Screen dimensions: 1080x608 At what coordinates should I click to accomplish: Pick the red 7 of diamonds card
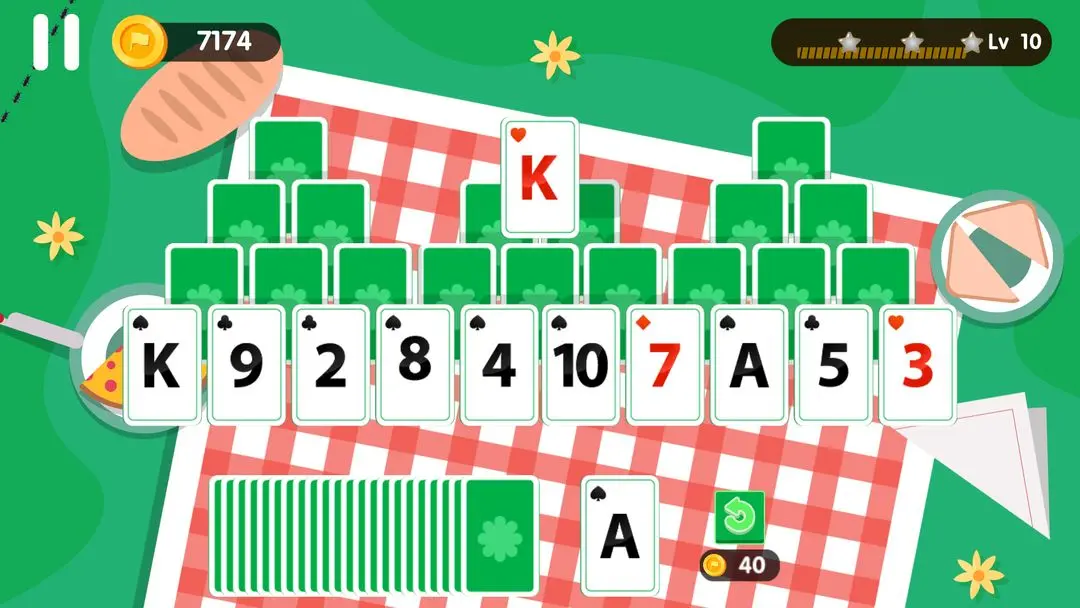pos(666,365)
